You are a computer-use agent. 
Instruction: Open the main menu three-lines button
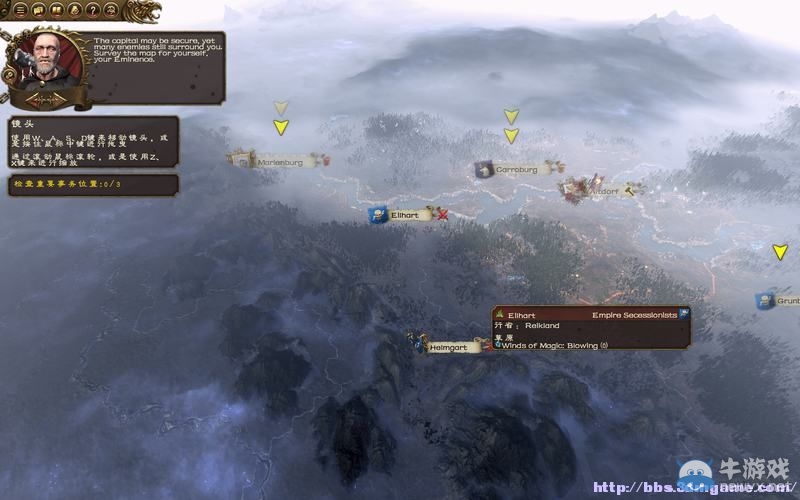pos(21,10)
